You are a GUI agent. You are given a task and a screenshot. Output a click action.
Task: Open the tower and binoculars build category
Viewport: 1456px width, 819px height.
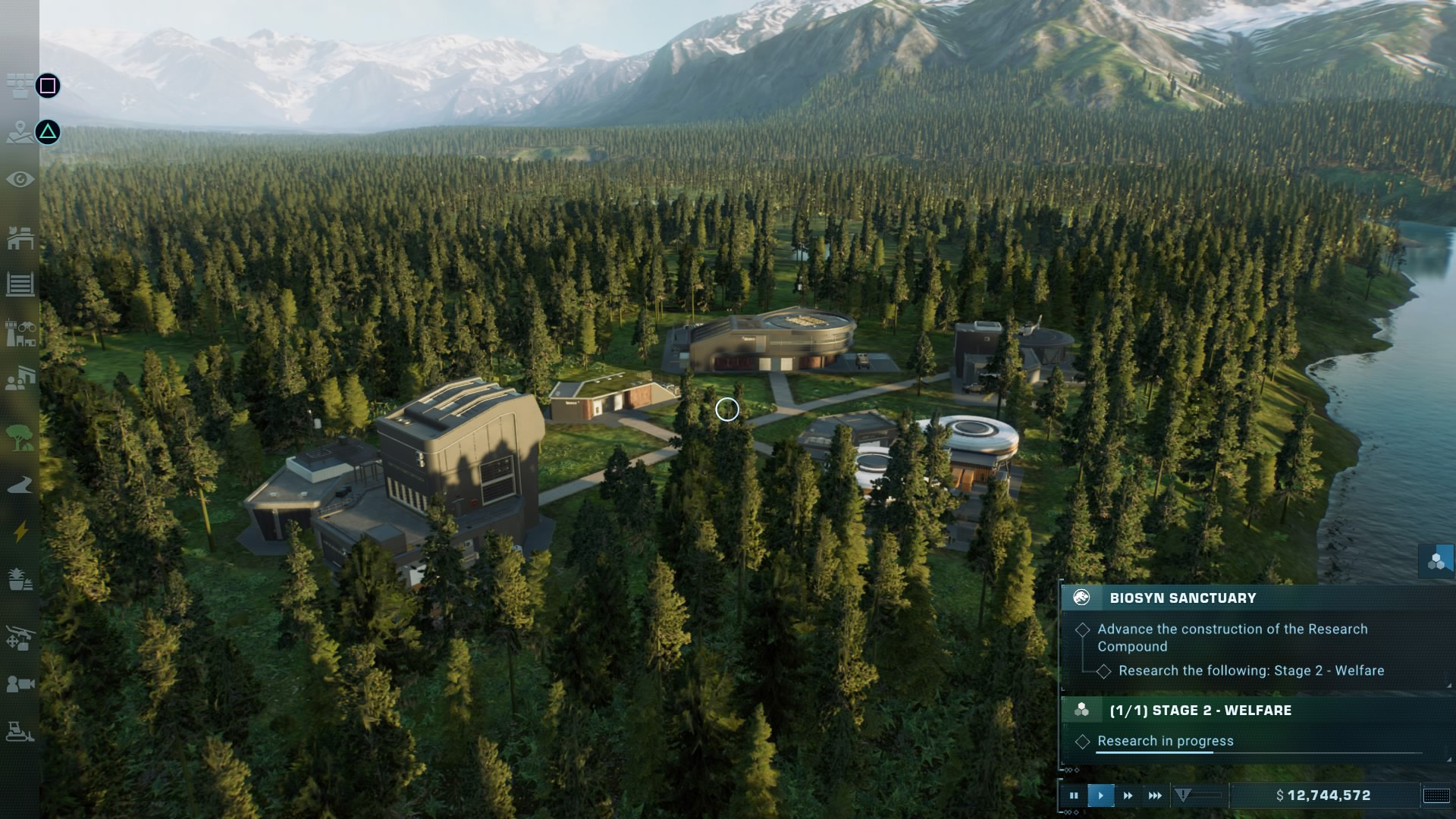coord(20,332)
